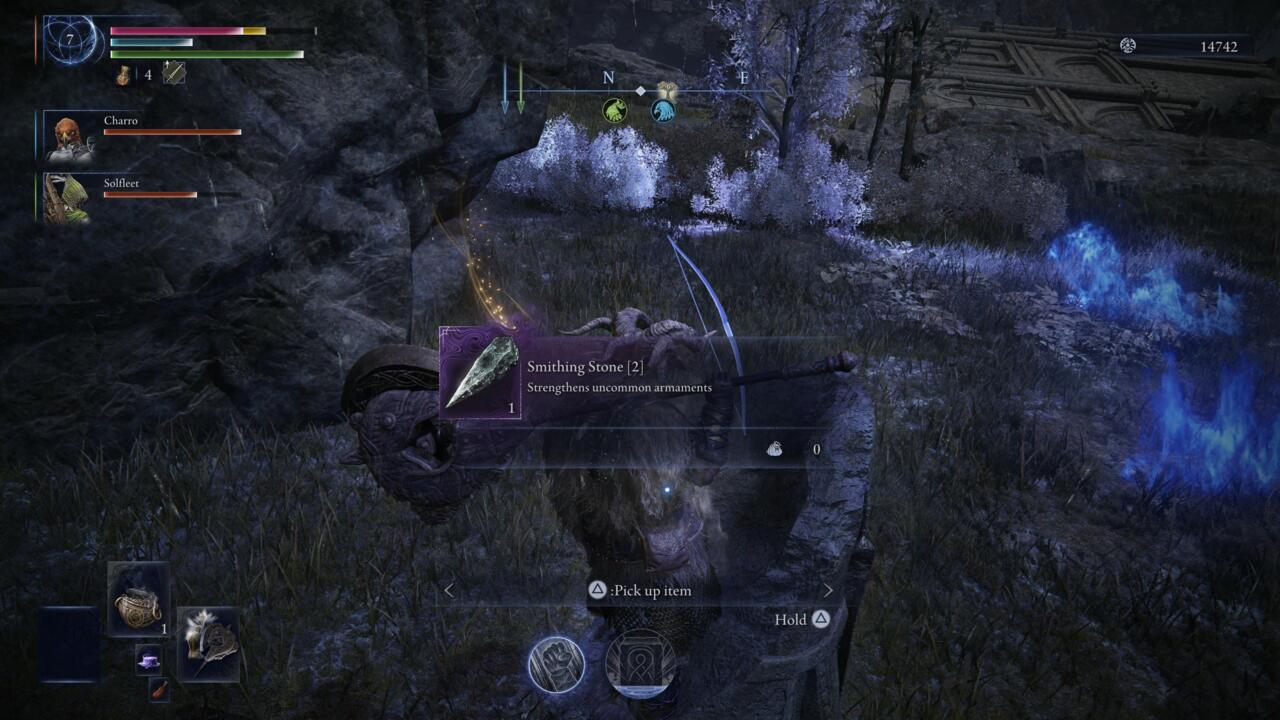Screen dimensions: 1280x720
Task: Activate the glowing fist character skill icon
Action: [556, 665]
